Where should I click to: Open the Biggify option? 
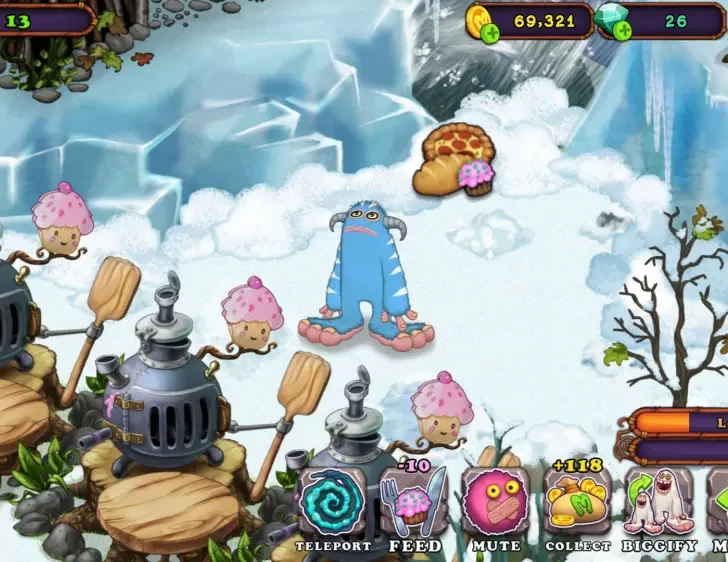coord(656,504)
